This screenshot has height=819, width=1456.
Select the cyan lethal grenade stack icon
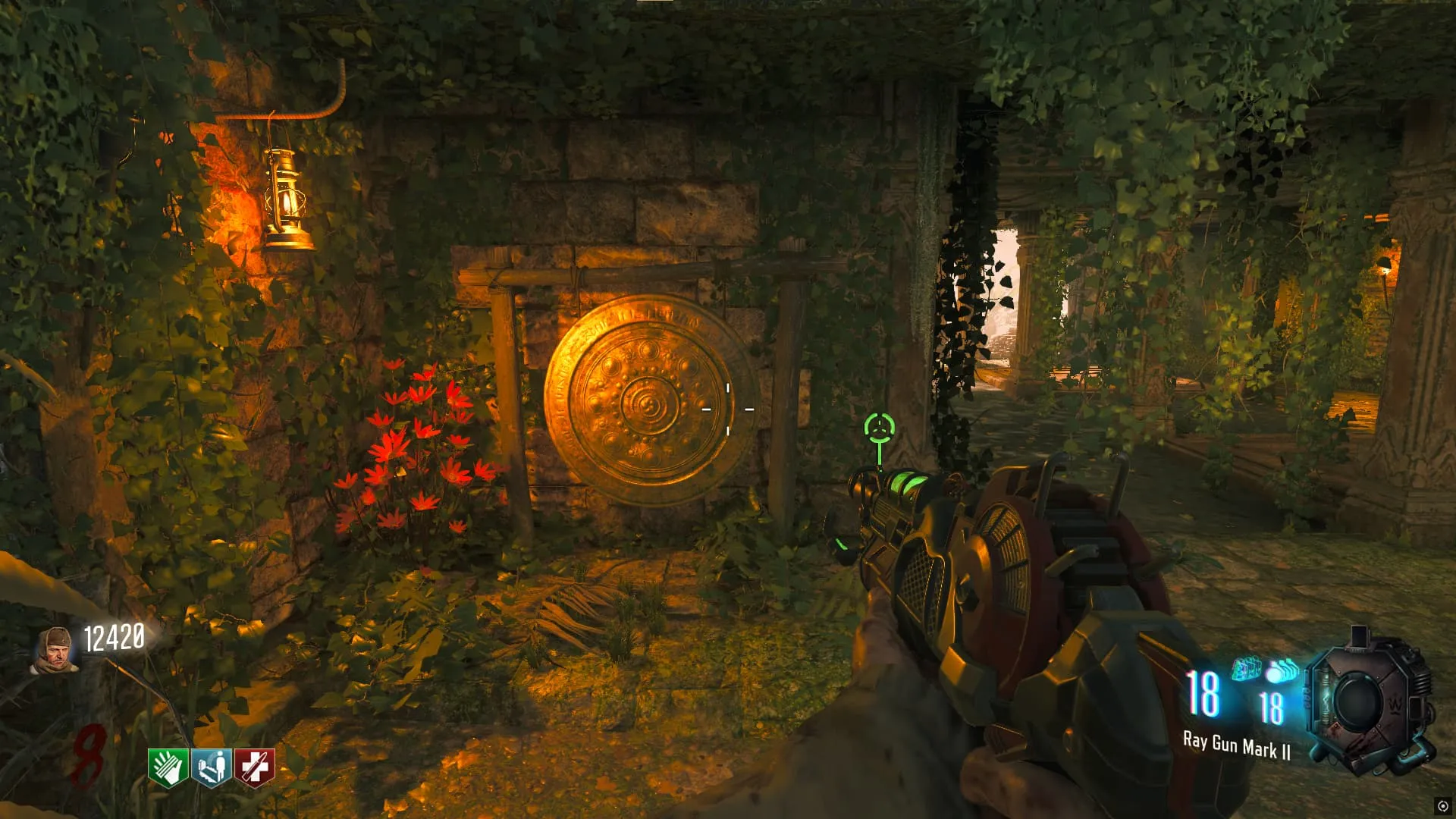click(x=1282, y=671)
